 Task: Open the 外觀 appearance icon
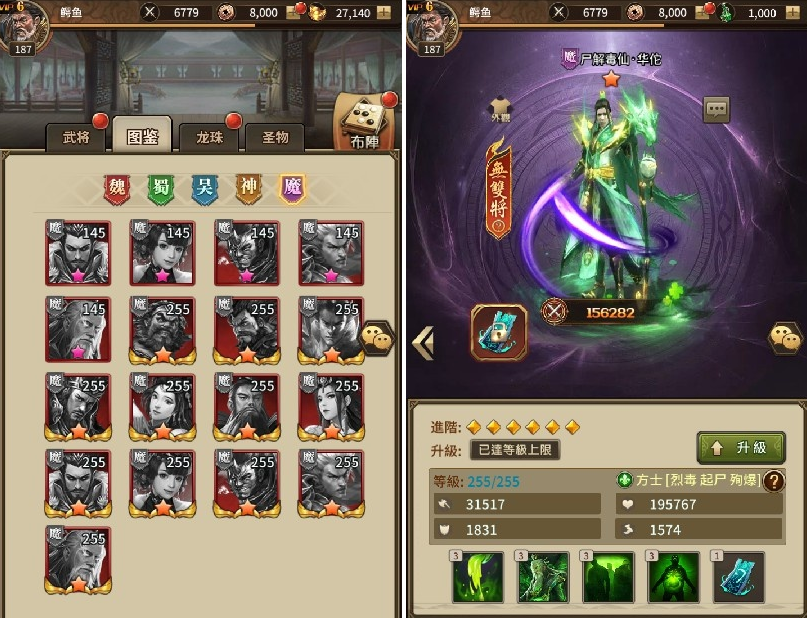tap(501, 108)
